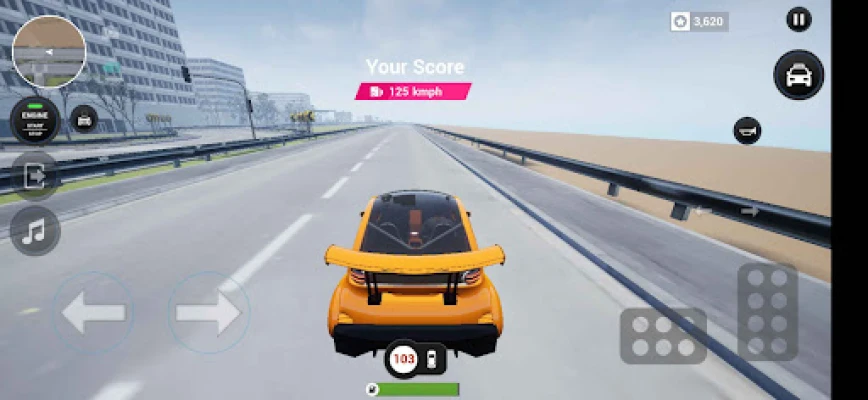This screenshot has height=400, width=868.
Task: Steer right with the right arrow
Action: (x=208, y=313)
